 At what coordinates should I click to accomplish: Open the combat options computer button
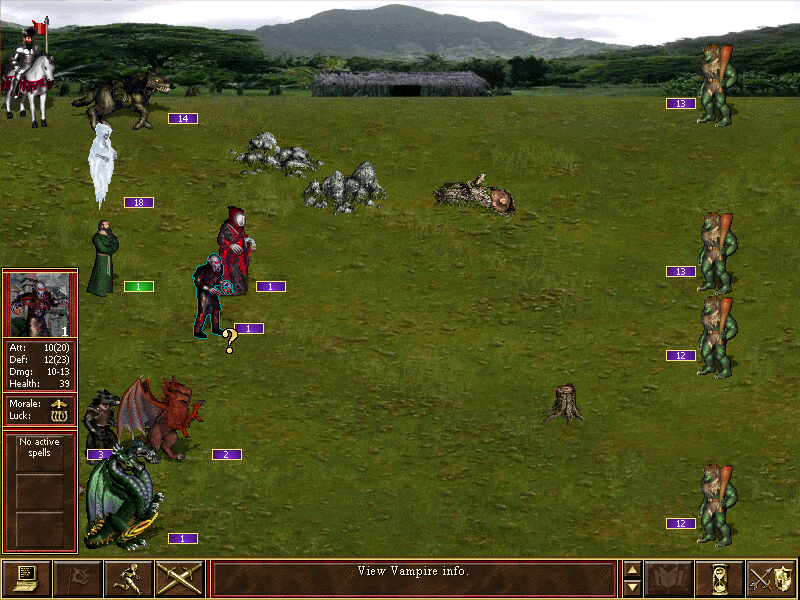pyautogui.click(x=27, y=578)
